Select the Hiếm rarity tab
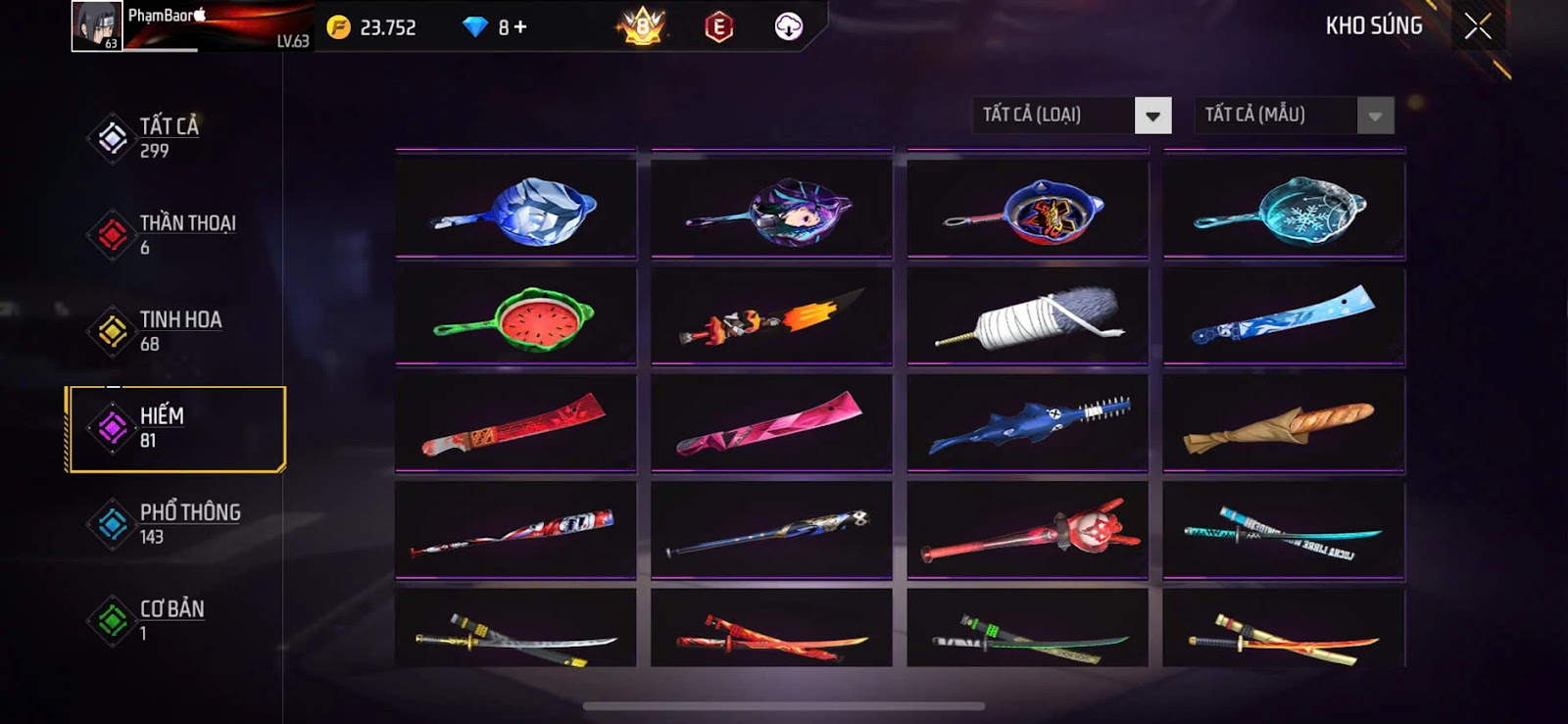 174,428
